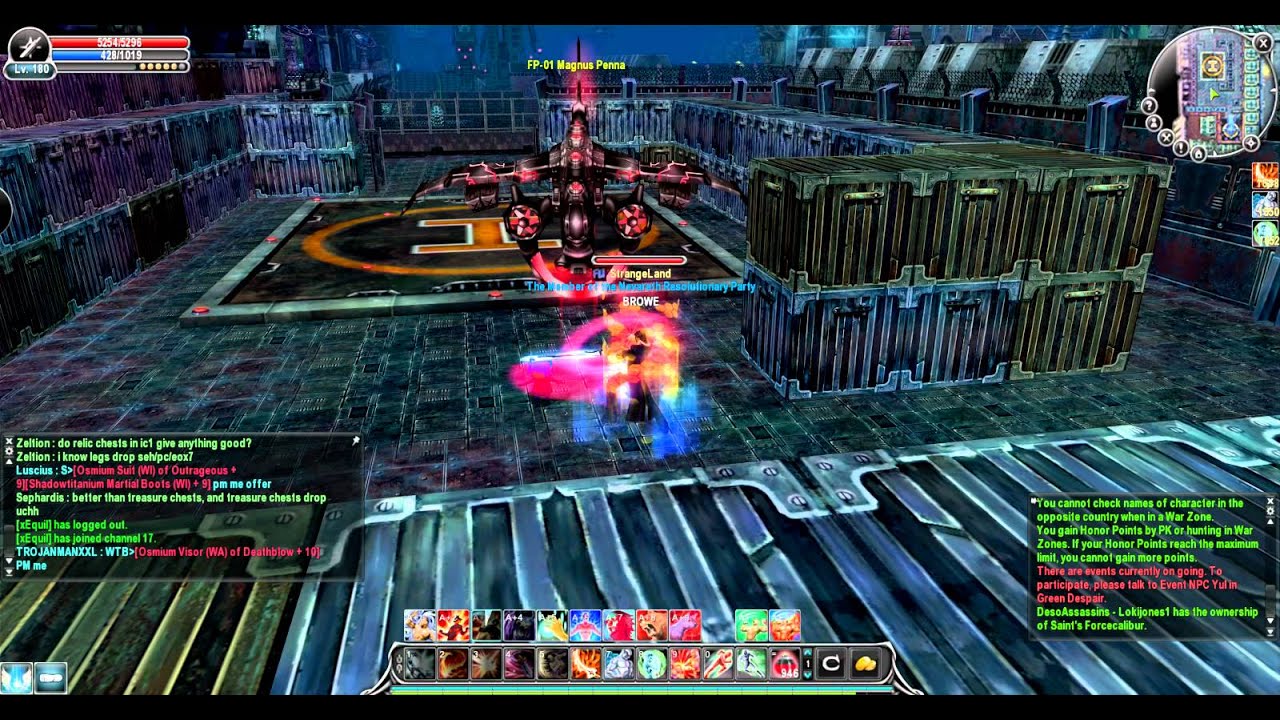Activate the red dash skill in slot 0
The height and width of the screenshot is (720, 1280).
tap(717, 664)
